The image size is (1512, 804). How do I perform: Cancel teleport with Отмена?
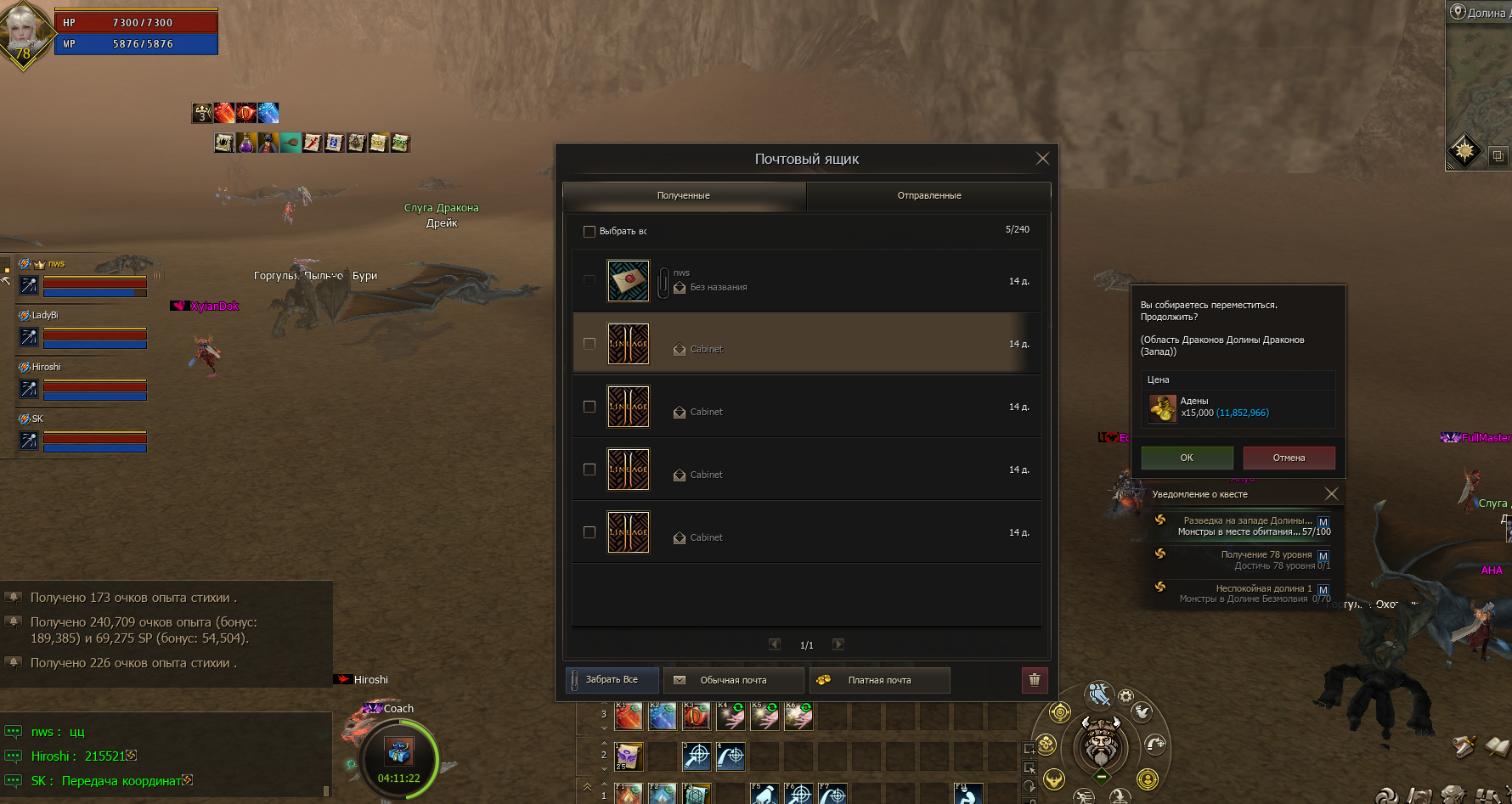pos(1289,458)
